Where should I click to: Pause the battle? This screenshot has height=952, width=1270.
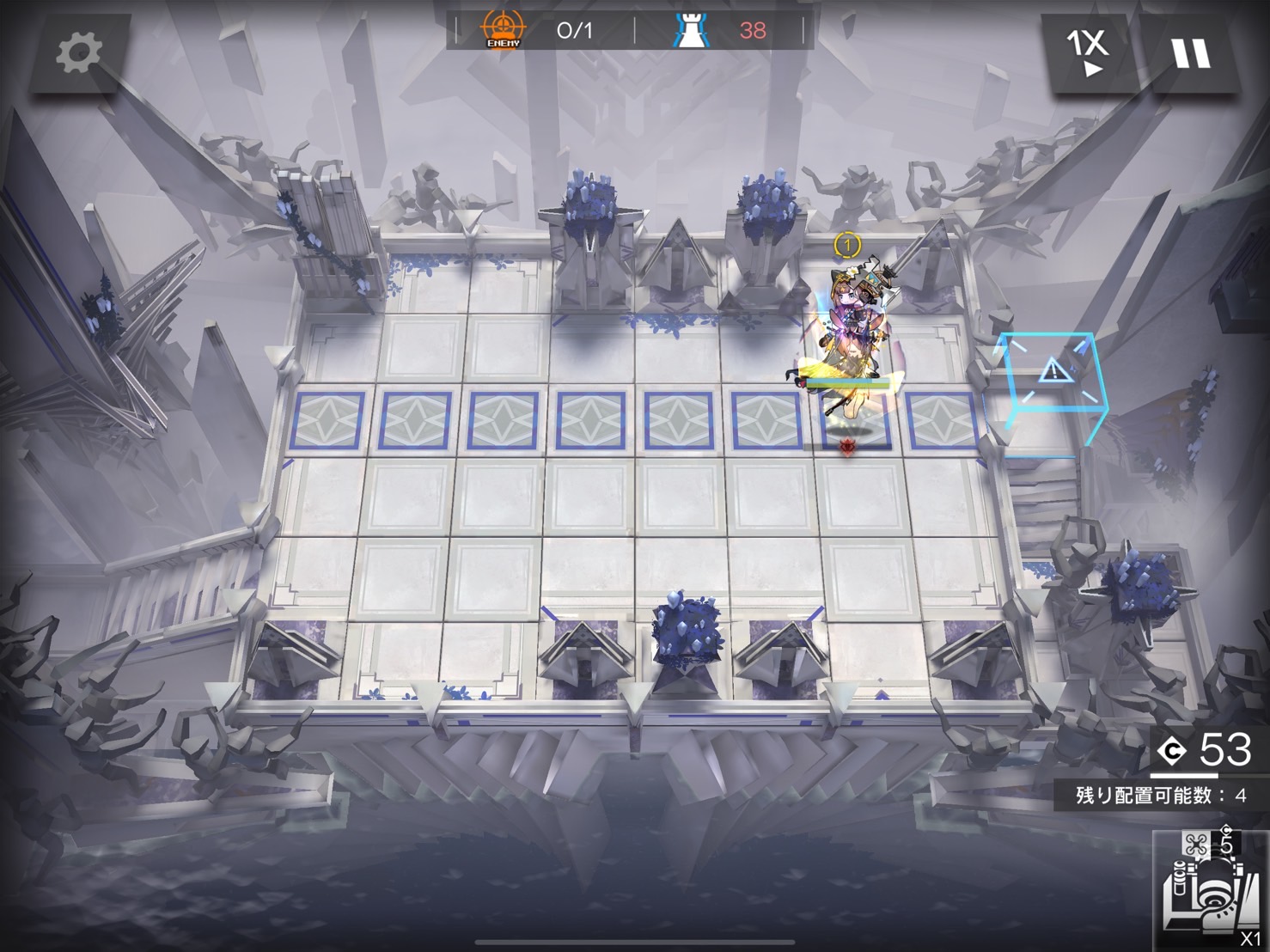click(1191, 53)
